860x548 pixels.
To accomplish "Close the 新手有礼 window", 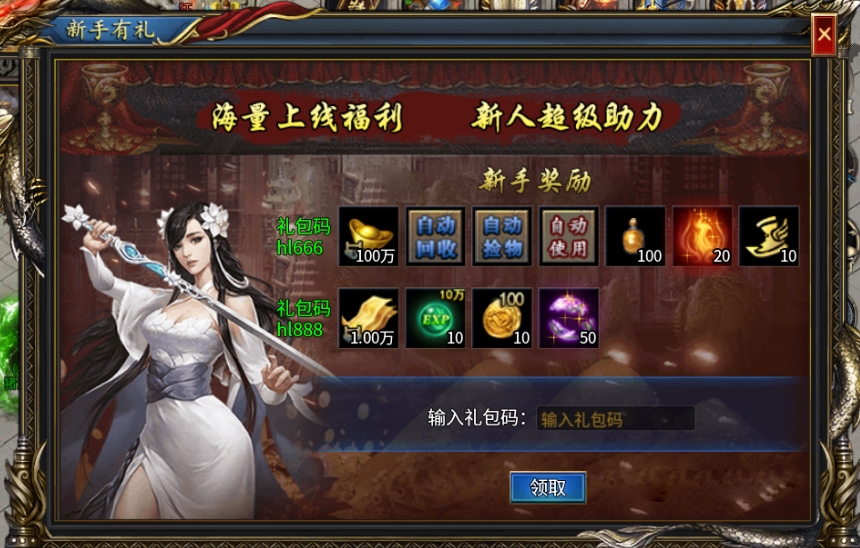I will (824, 36).
